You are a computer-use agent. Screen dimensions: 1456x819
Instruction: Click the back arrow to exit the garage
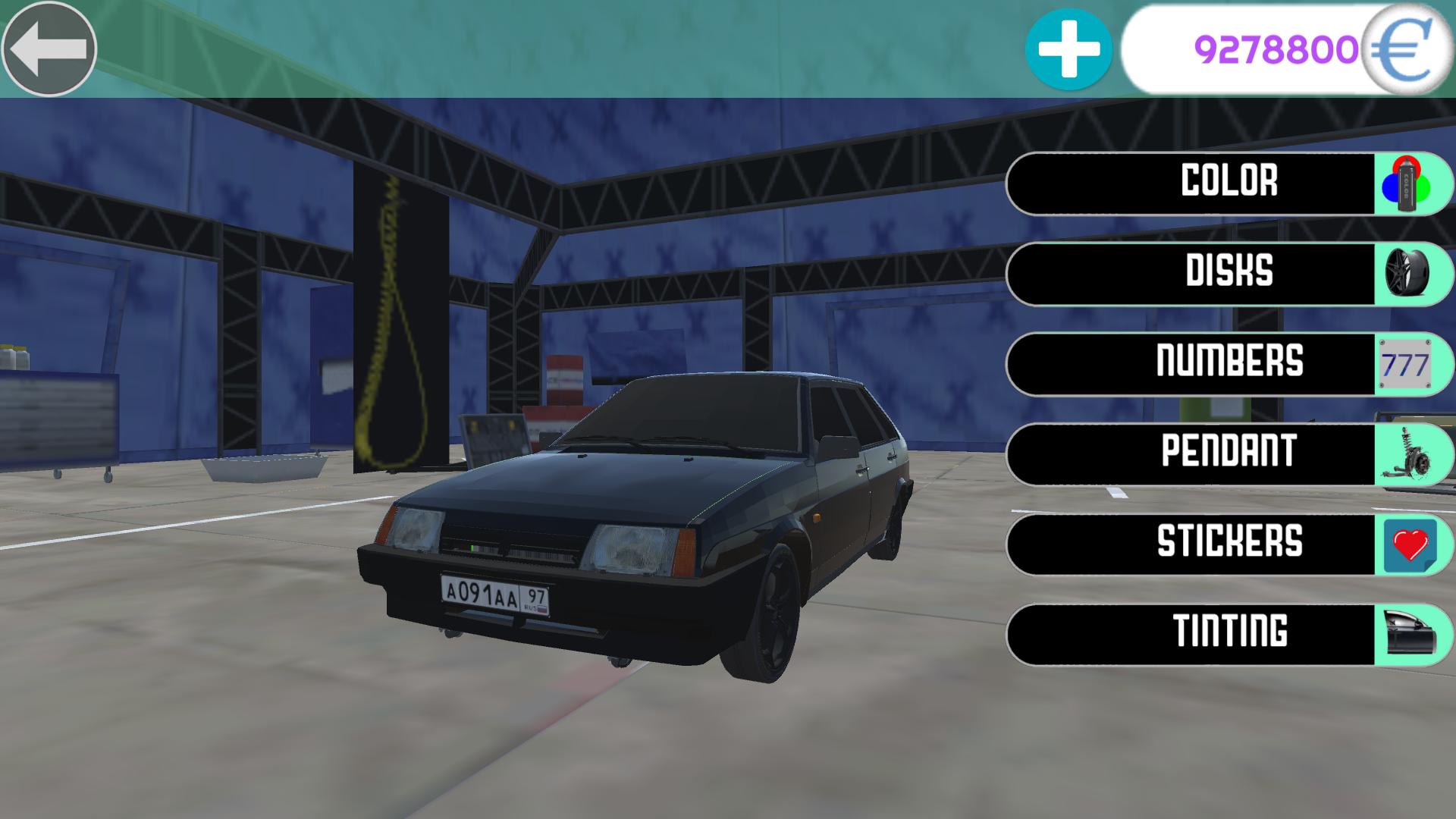point(49,49)
